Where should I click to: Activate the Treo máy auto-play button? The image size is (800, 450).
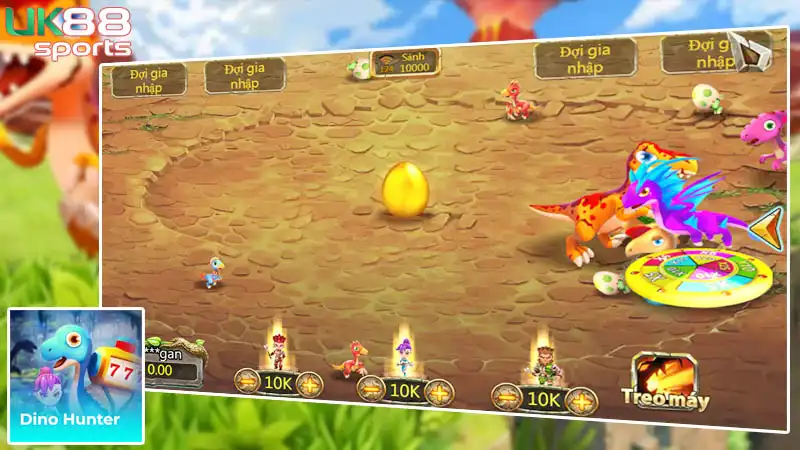(x=664, y=384)
